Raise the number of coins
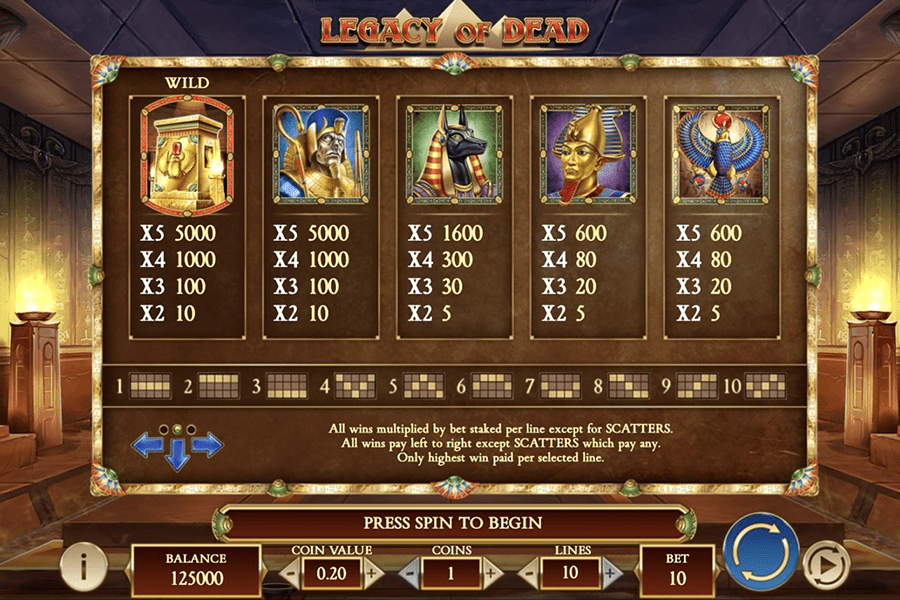Viewport: 900px width, 600px height. point(491,573)
